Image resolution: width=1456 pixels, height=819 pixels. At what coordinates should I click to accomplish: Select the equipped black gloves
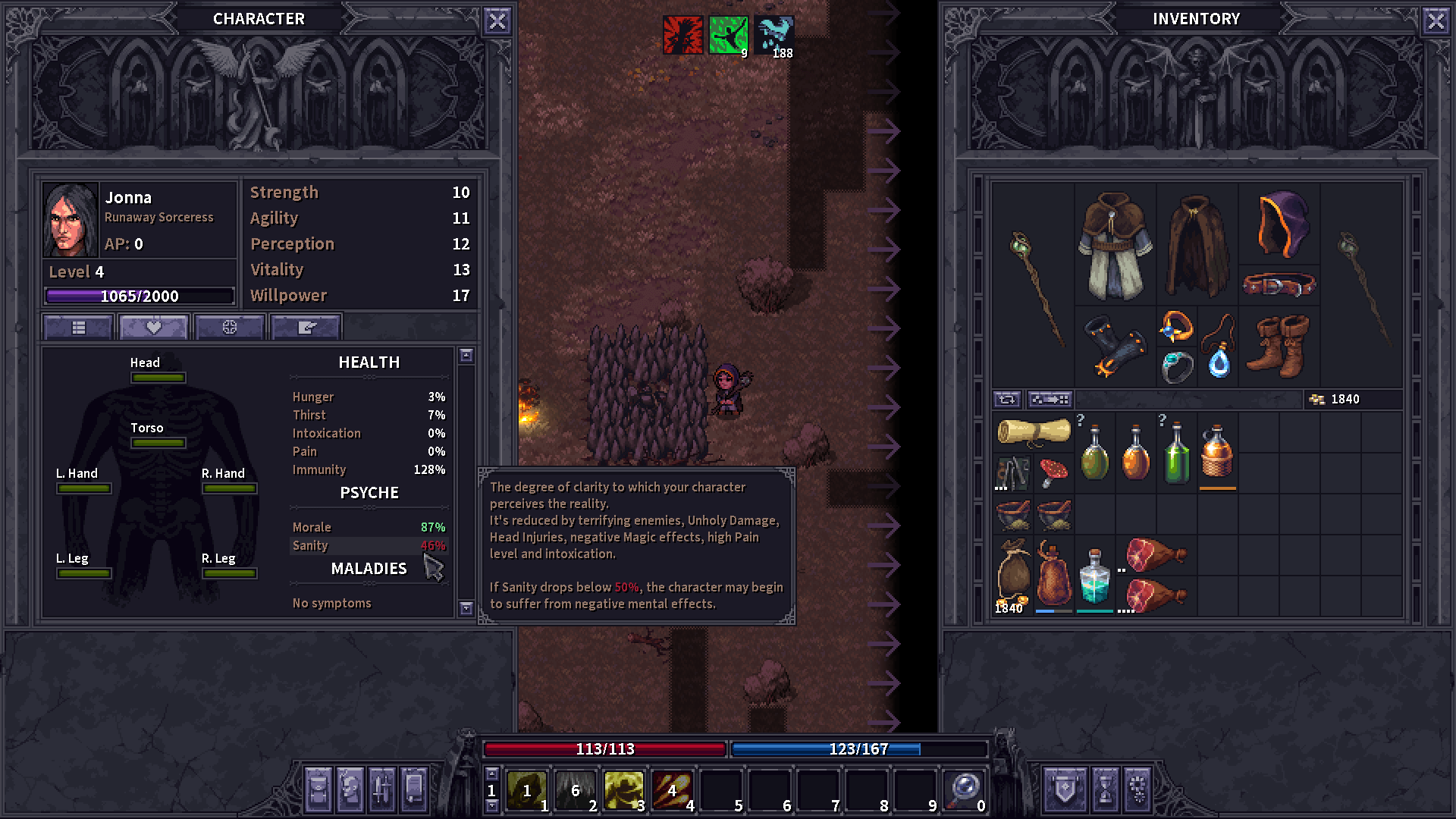1114,347
